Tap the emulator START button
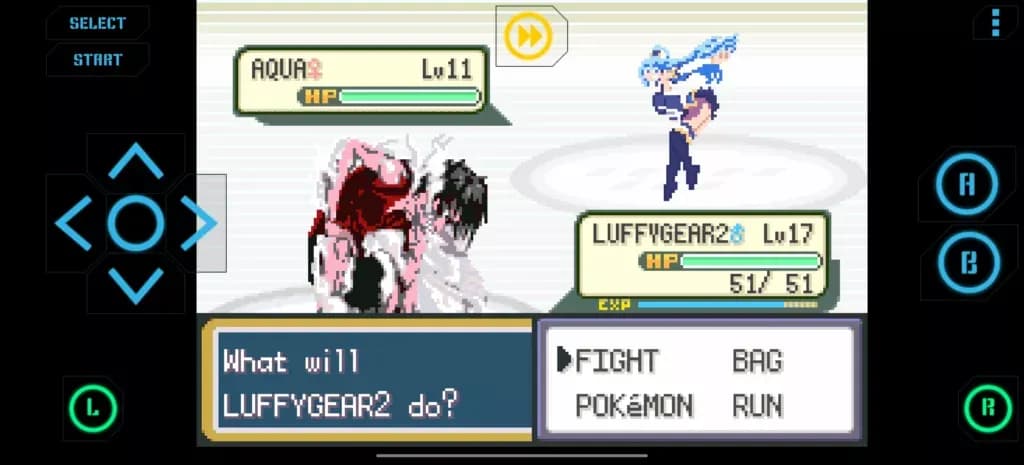Image resolution: width=1024 pixels, height=465 pixels. point(97,60)
